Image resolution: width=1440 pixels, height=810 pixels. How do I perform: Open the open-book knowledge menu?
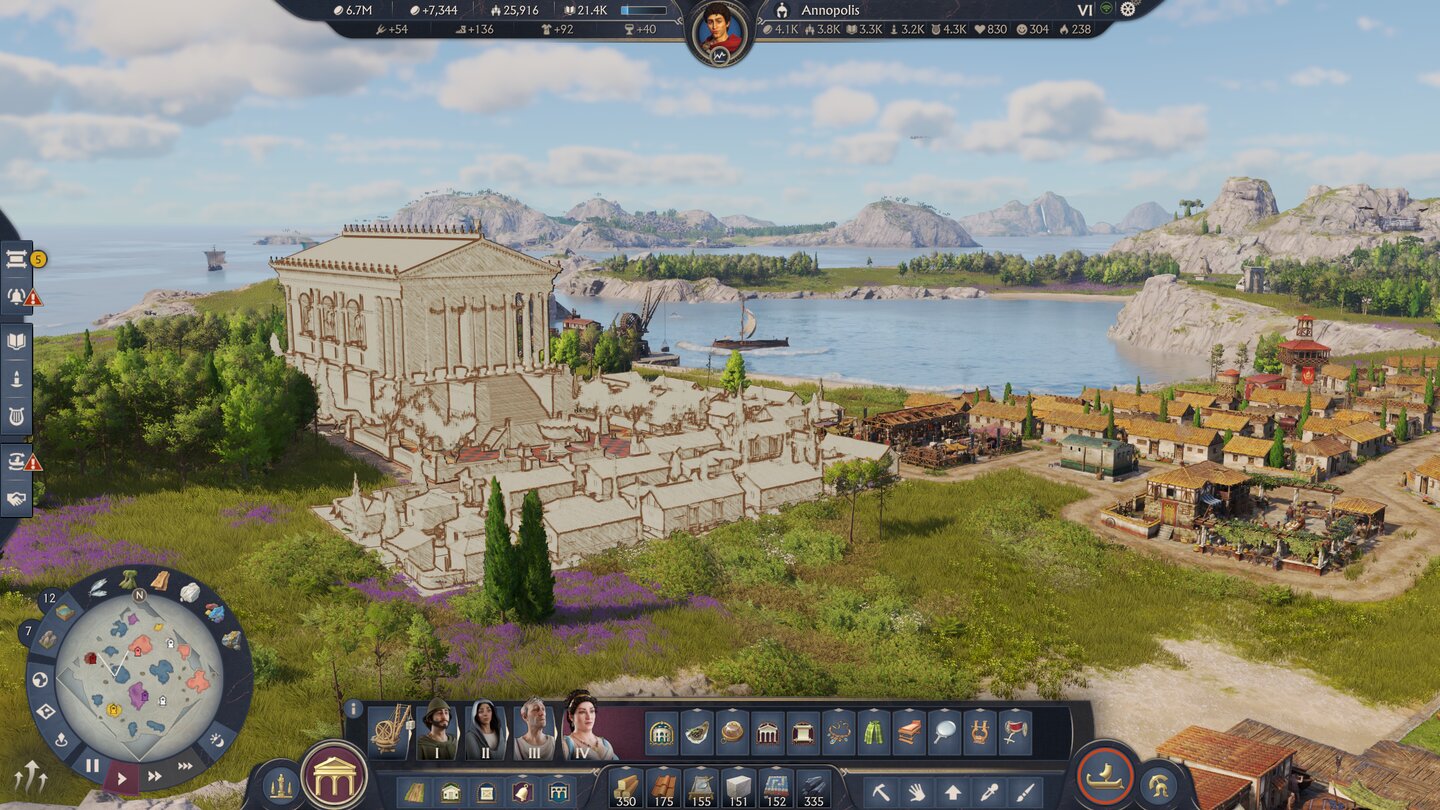(16, 341)
